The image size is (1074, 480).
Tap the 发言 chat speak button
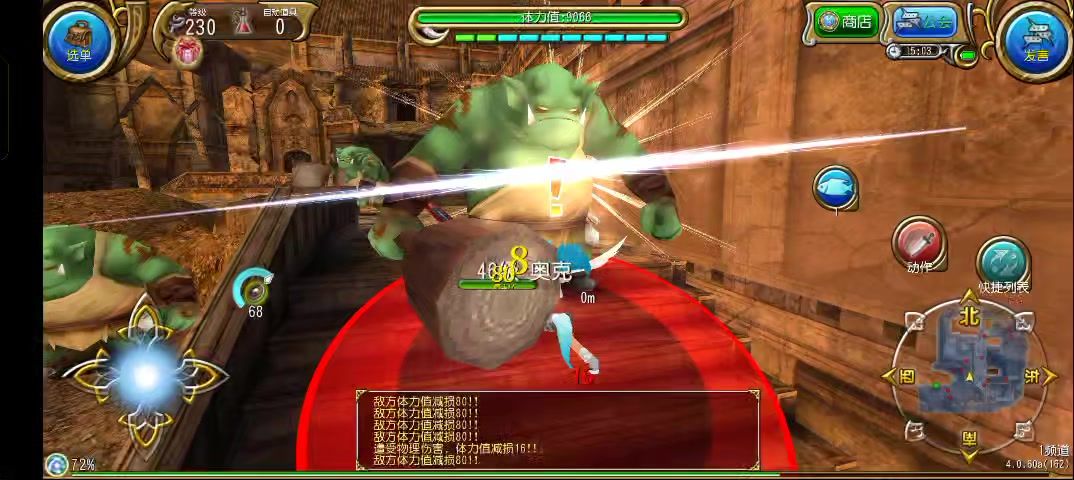[1035, 40]
